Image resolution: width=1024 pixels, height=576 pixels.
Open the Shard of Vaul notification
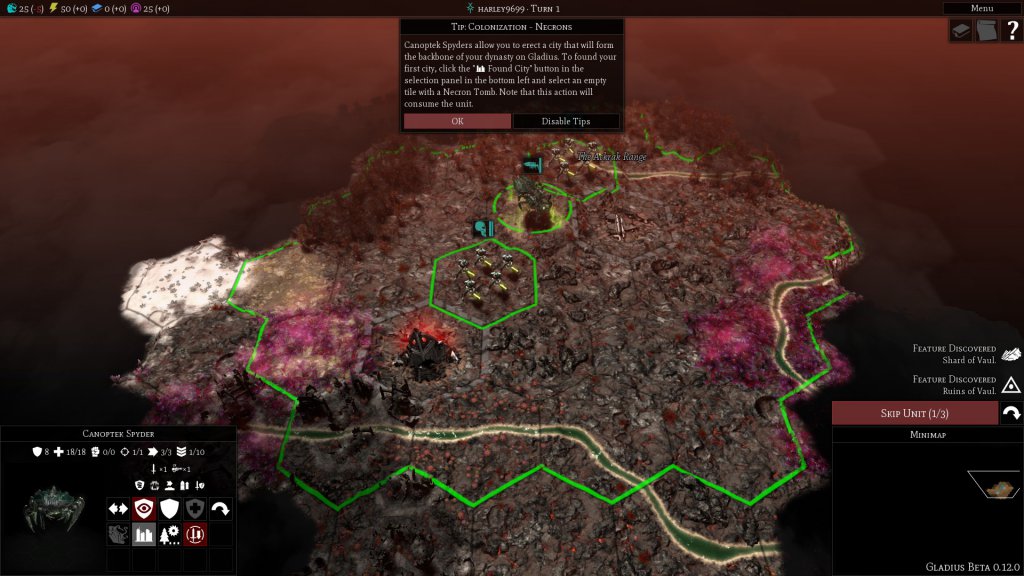(1010, 354)
